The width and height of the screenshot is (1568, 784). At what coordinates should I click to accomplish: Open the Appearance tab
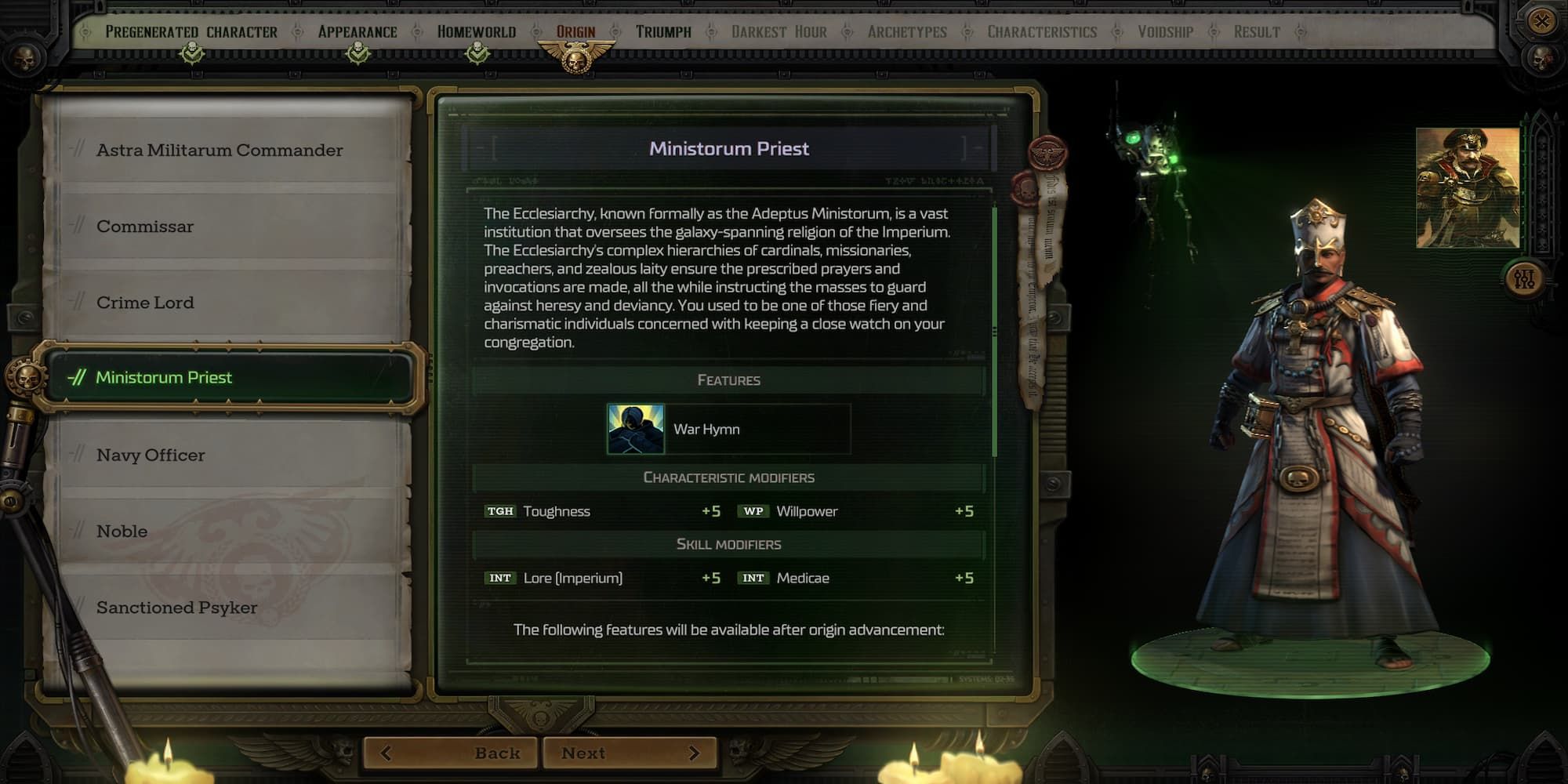pyautogui.click(x=358, y=32)
